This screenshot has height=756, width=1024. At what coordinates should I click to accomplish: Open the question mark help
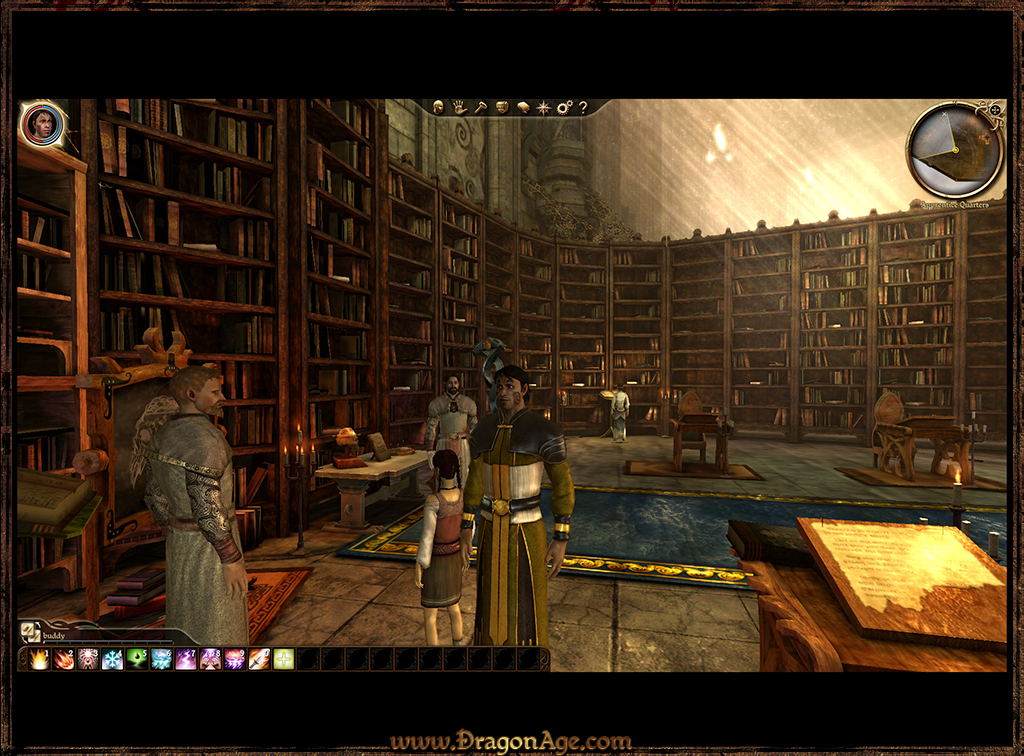(x=583, y=107)
